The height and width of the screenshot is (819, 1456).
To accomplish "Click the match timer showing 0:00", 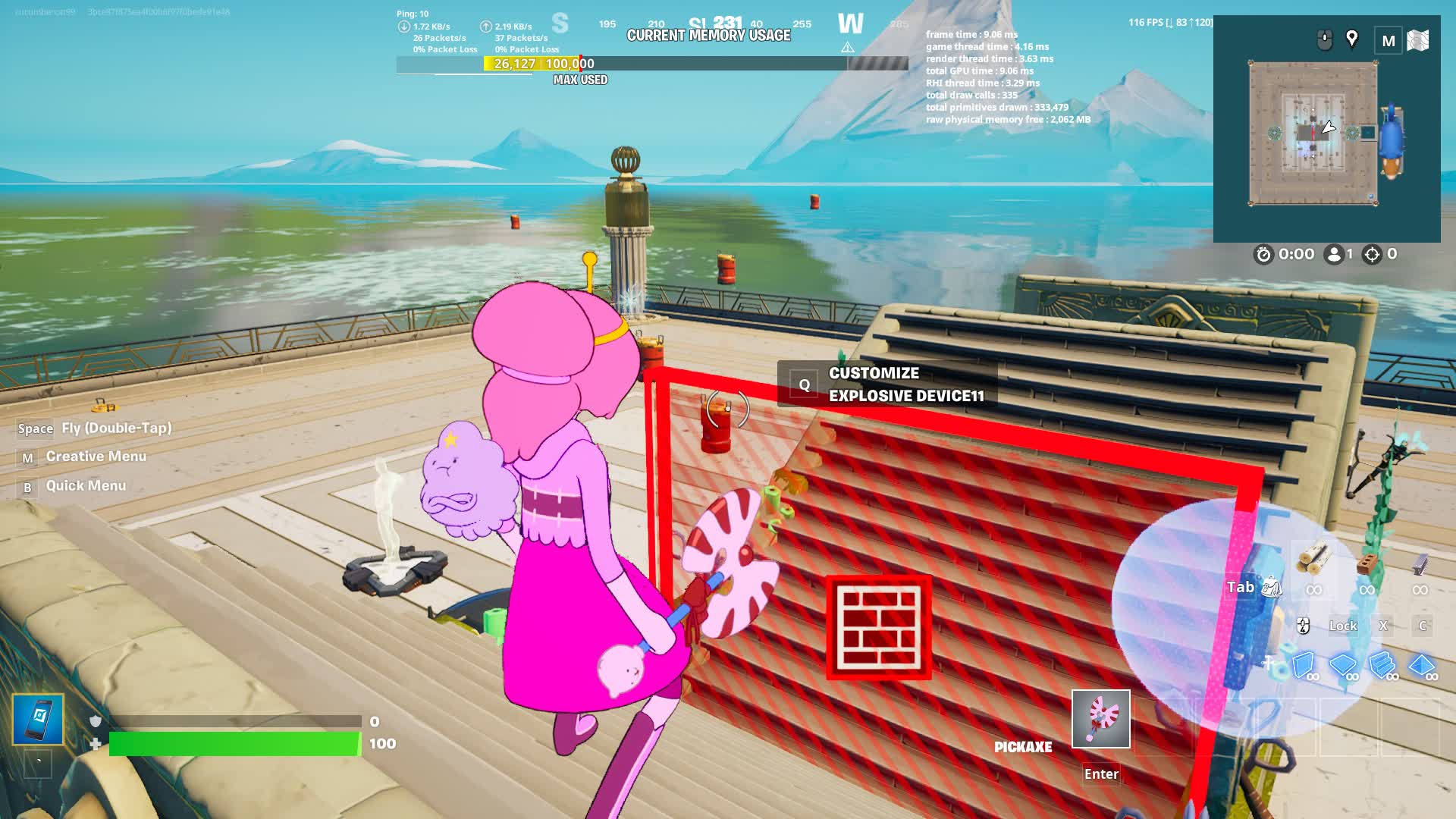I will [x=1291, y=254].
